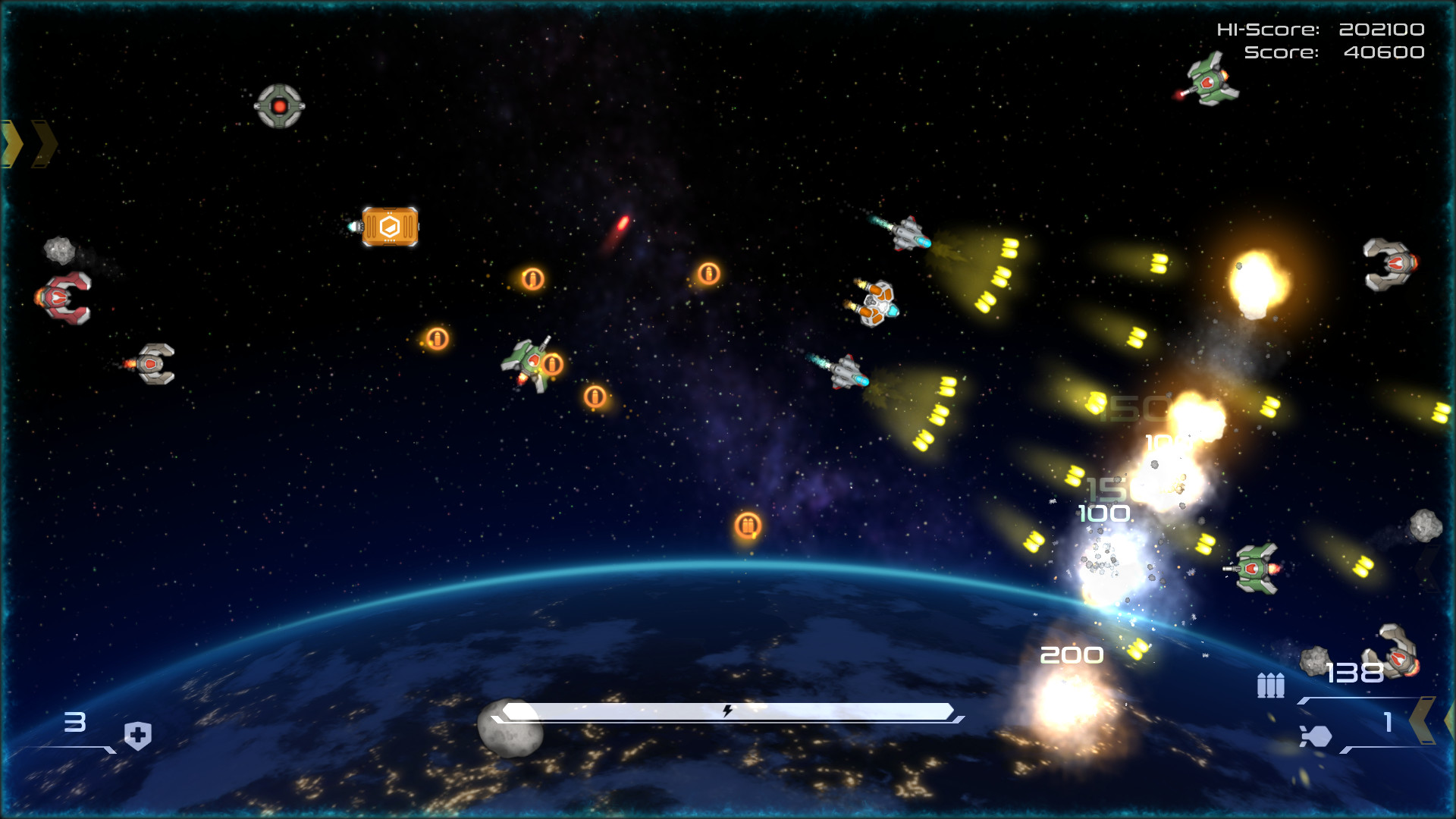Screen dimensions: 1456x819
Task: Click the angled bracket beside the lives counter
Action: pyautogui.click(x=110, y=751)
